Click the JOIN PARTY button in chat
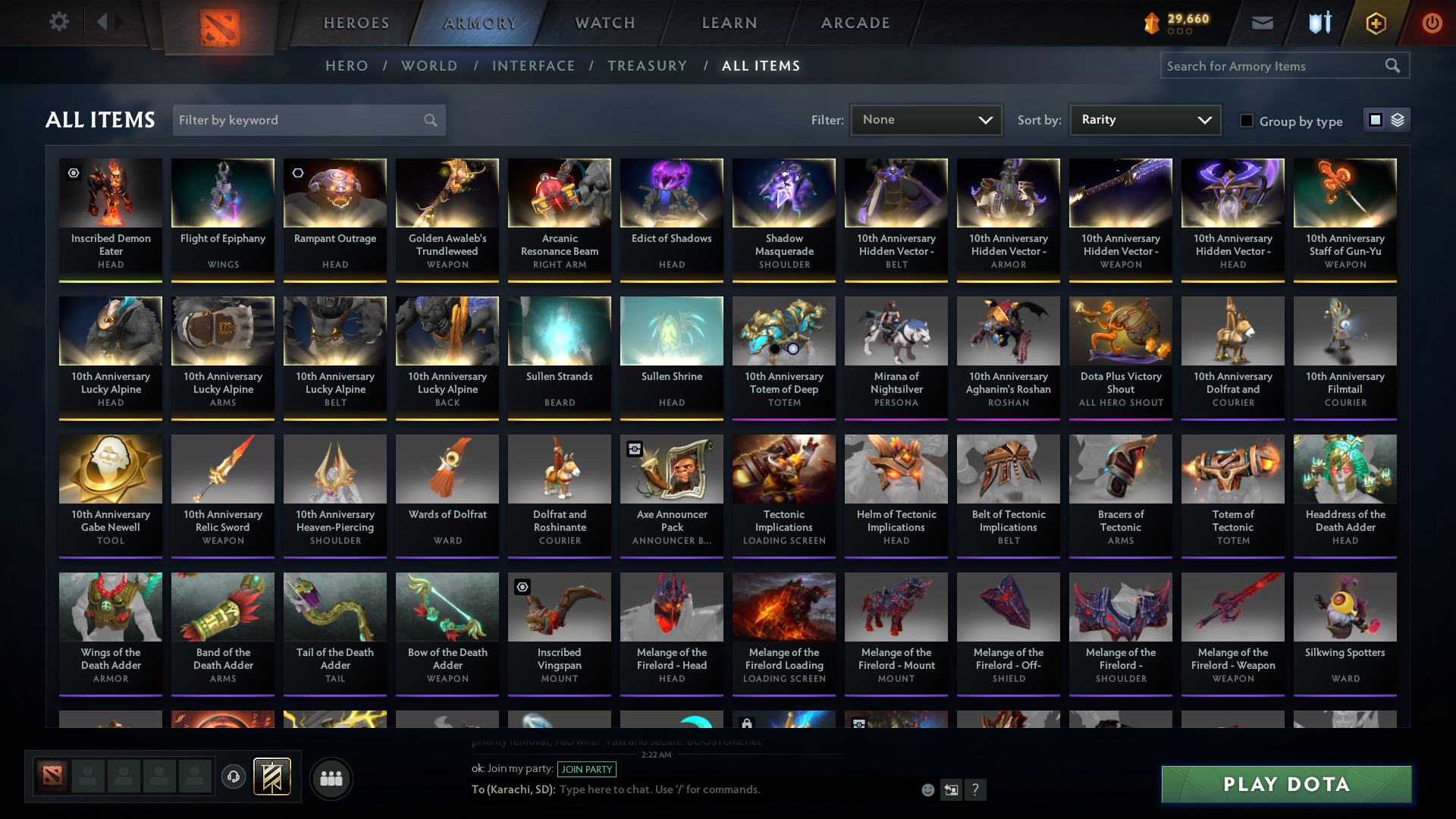This screenshot has height=819, width=1456. click(585, 769)
